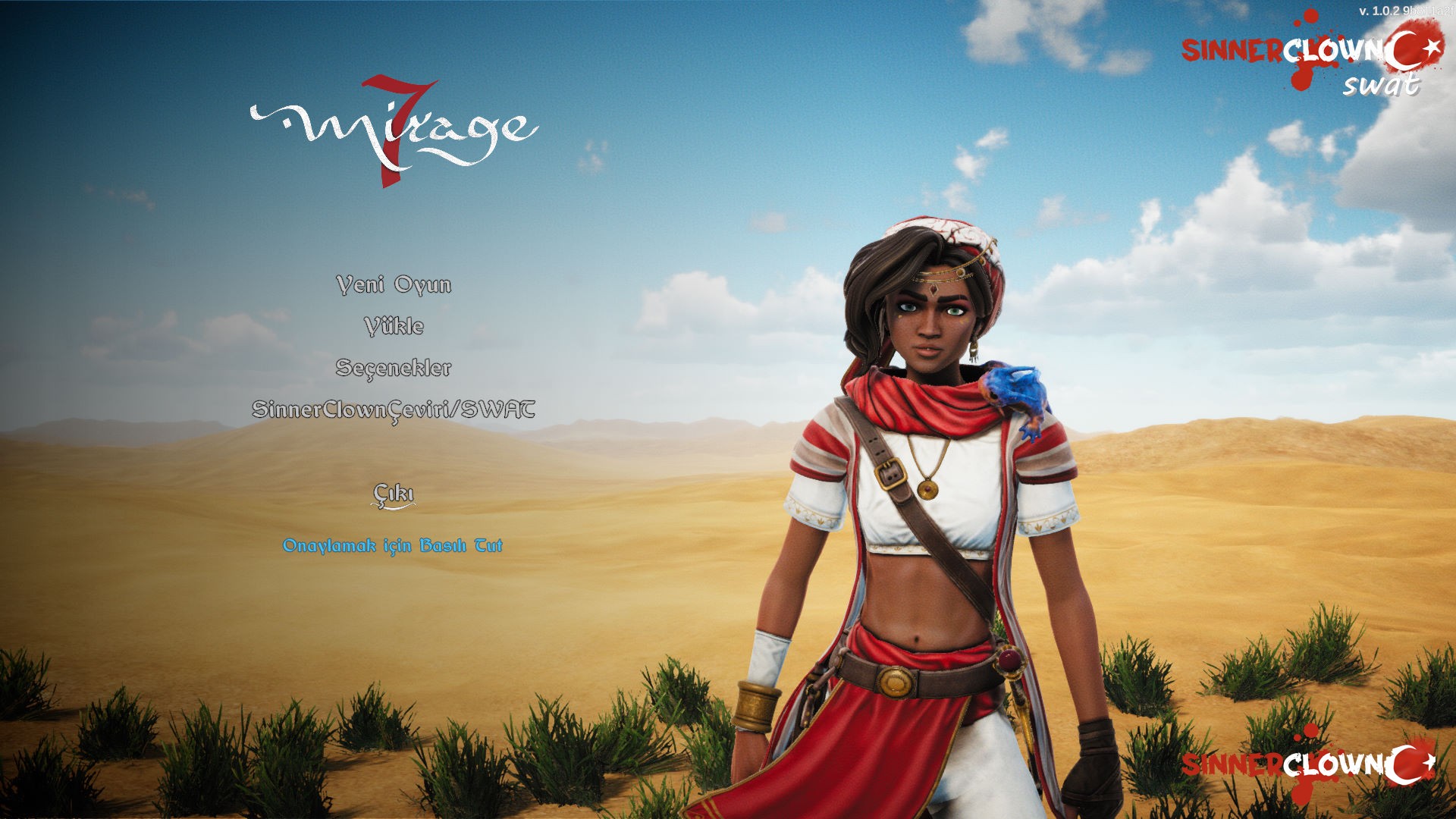Click the red blood splatter beside CLOWN
The image size is (1456, 819).
tap(1302, 80)
